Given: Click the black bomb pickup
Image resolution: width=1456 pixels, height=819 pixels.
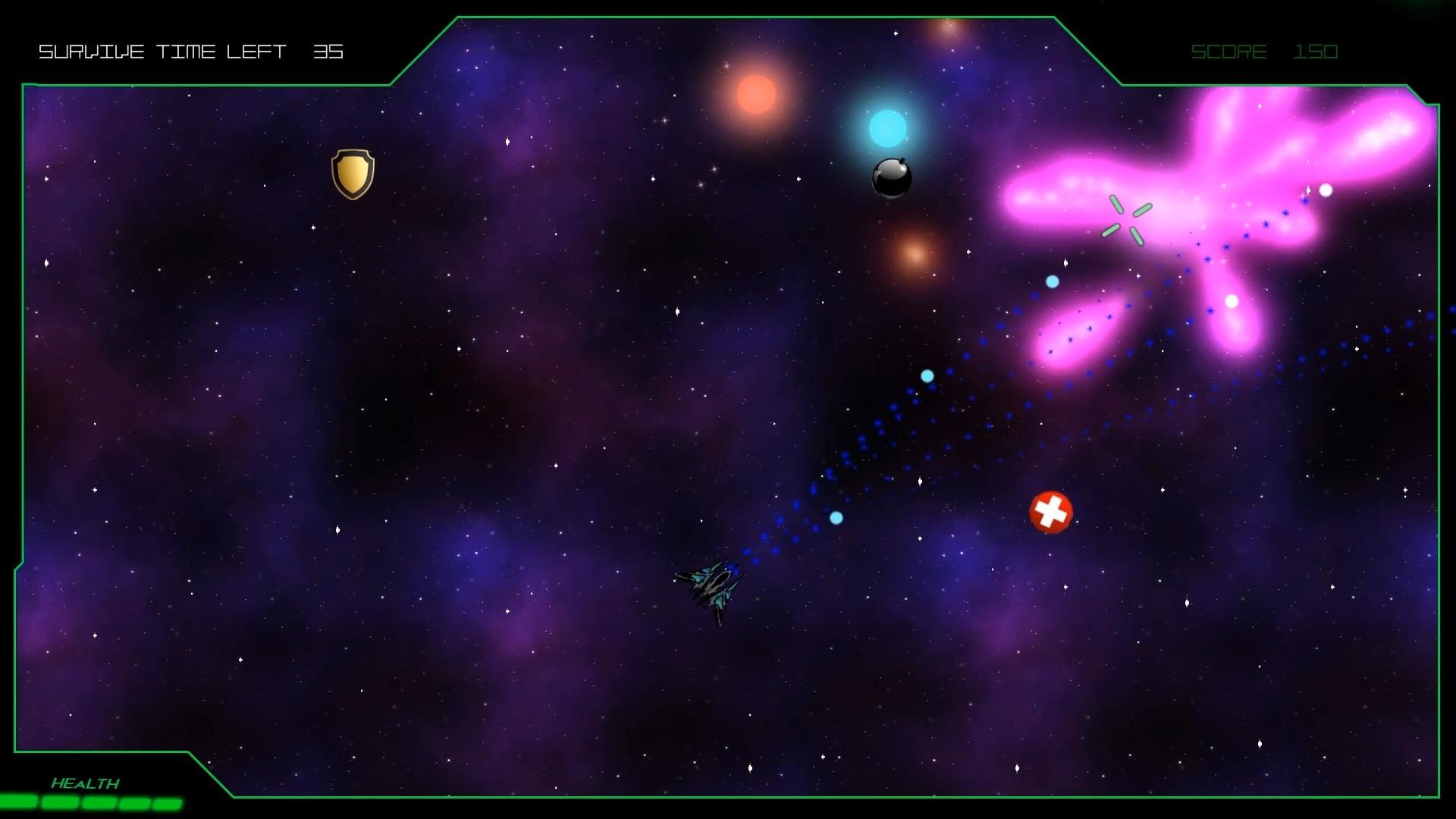Looking at the screenshot, I should 892,177.
